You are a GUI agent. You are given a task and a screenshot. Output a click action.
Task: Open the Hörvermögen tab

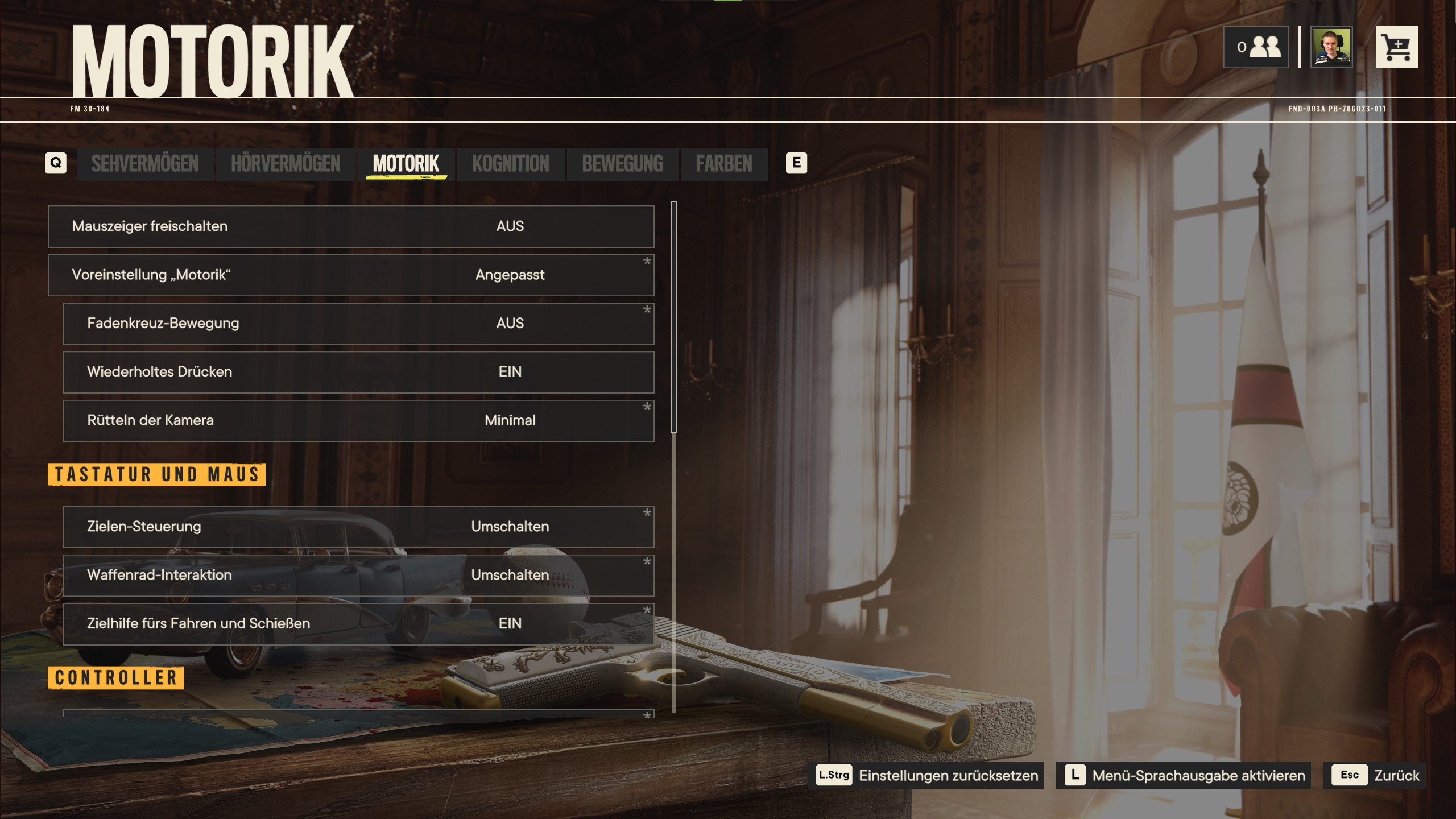[285, 164]
